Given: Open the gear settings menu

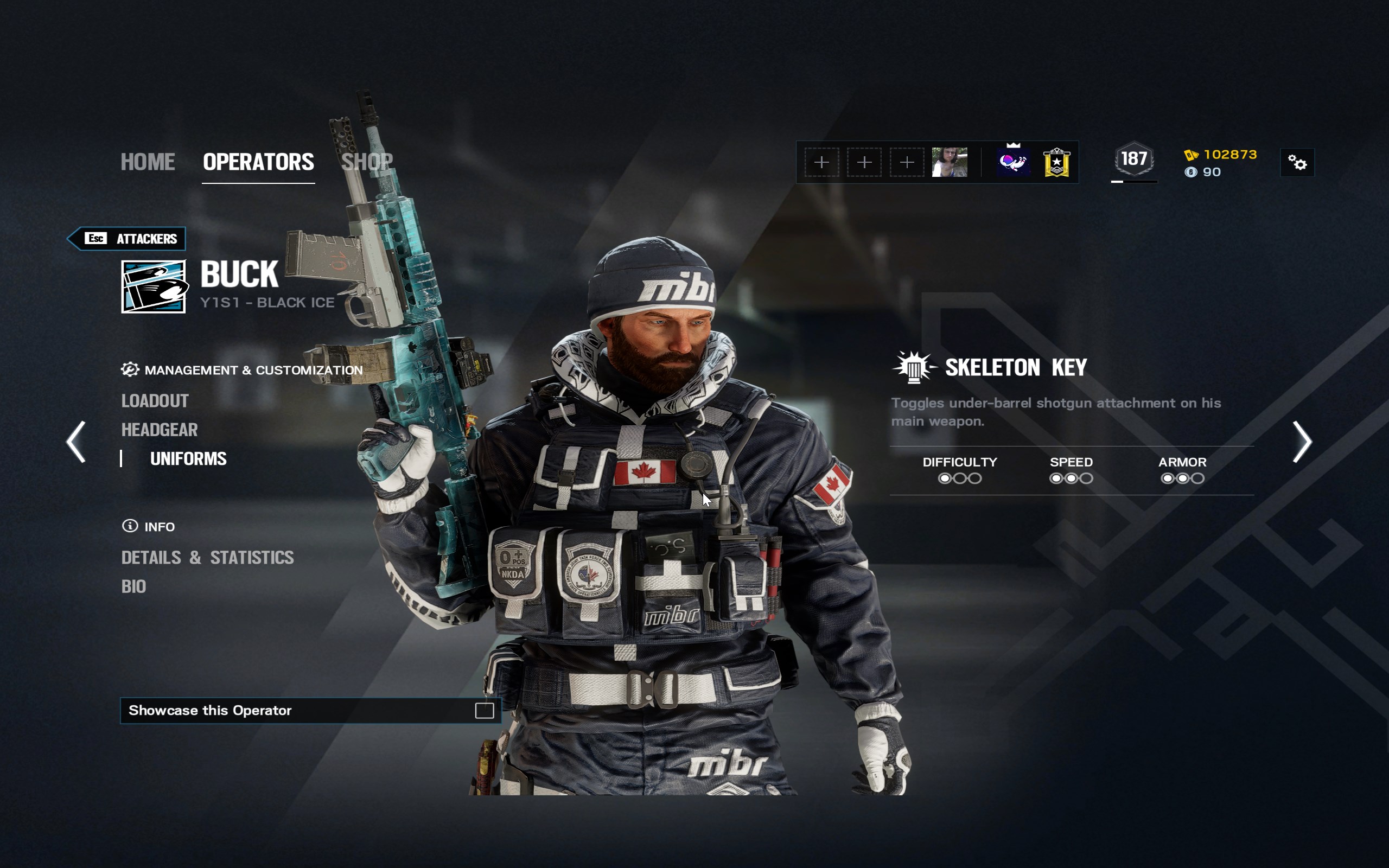Looking at the screenshot, I should (x=1297, y=163).
